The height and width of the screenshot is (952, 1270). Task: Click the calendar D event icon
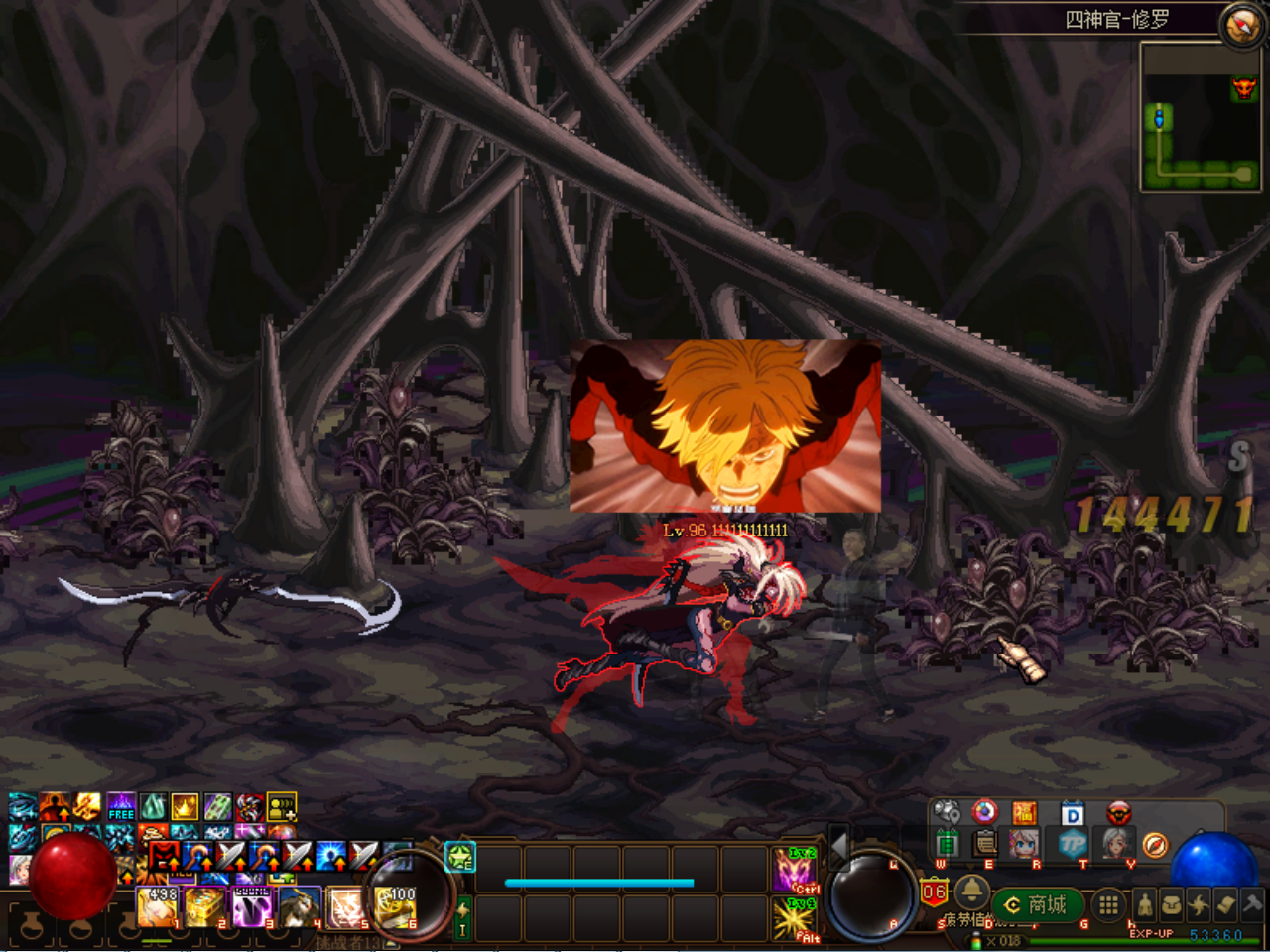pyautogui.click(x=1072, y=813)
